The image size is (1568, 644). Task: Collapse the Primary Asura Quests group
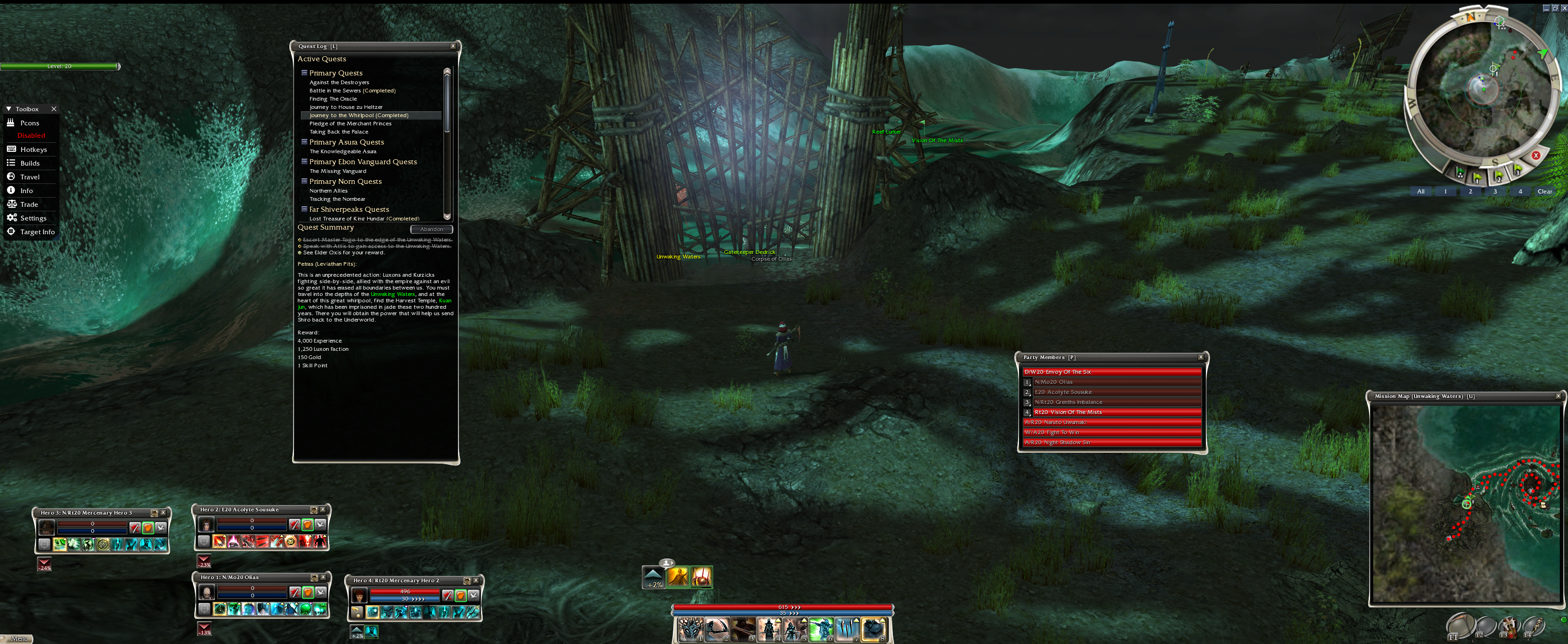click(x=304, y=142)
